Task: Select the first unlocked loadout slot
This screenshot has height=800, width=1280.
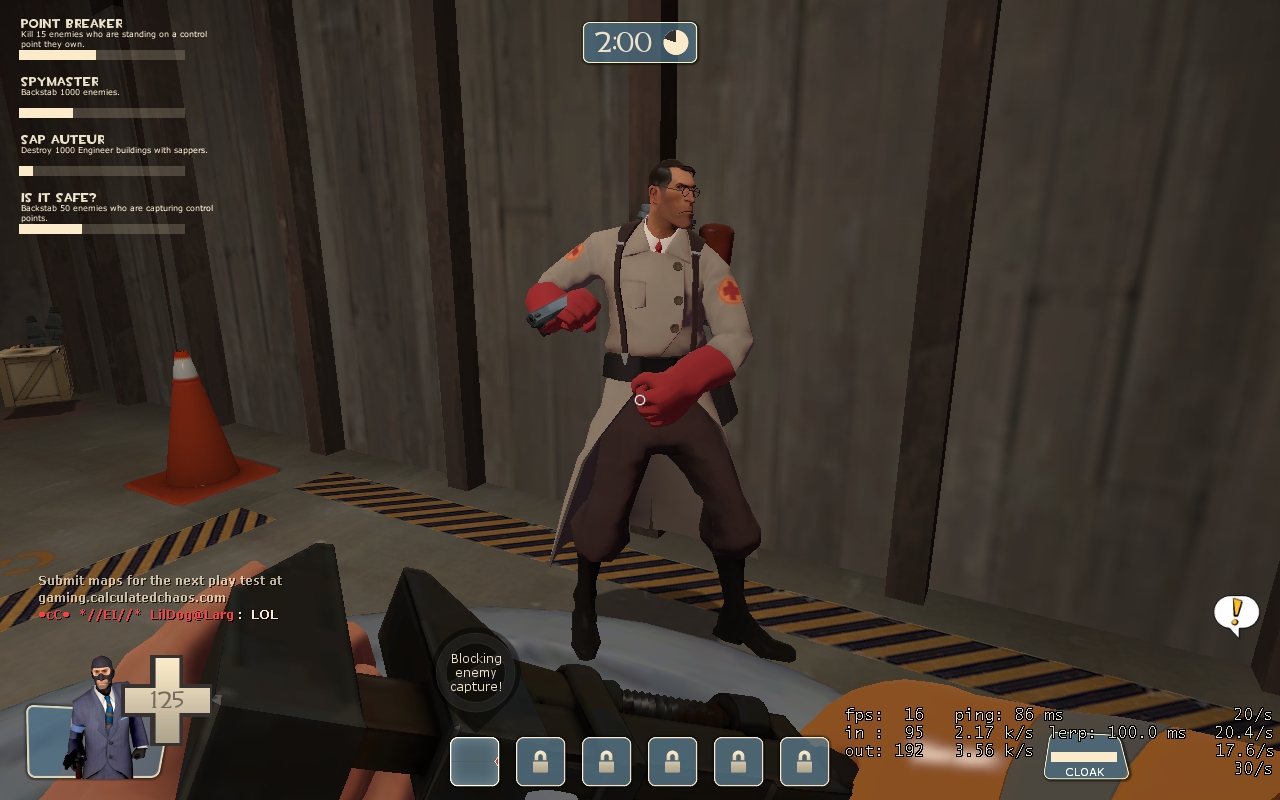Action: pos(474,761)
